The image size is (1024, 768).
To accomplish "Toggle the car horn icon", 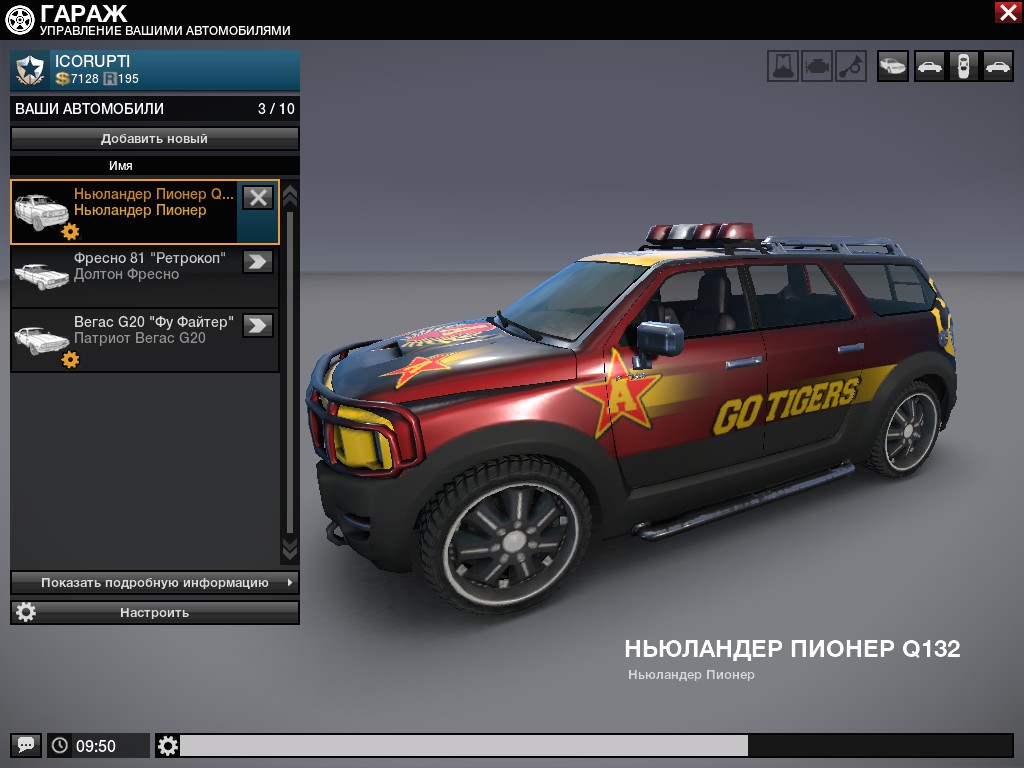I will 851,66.
